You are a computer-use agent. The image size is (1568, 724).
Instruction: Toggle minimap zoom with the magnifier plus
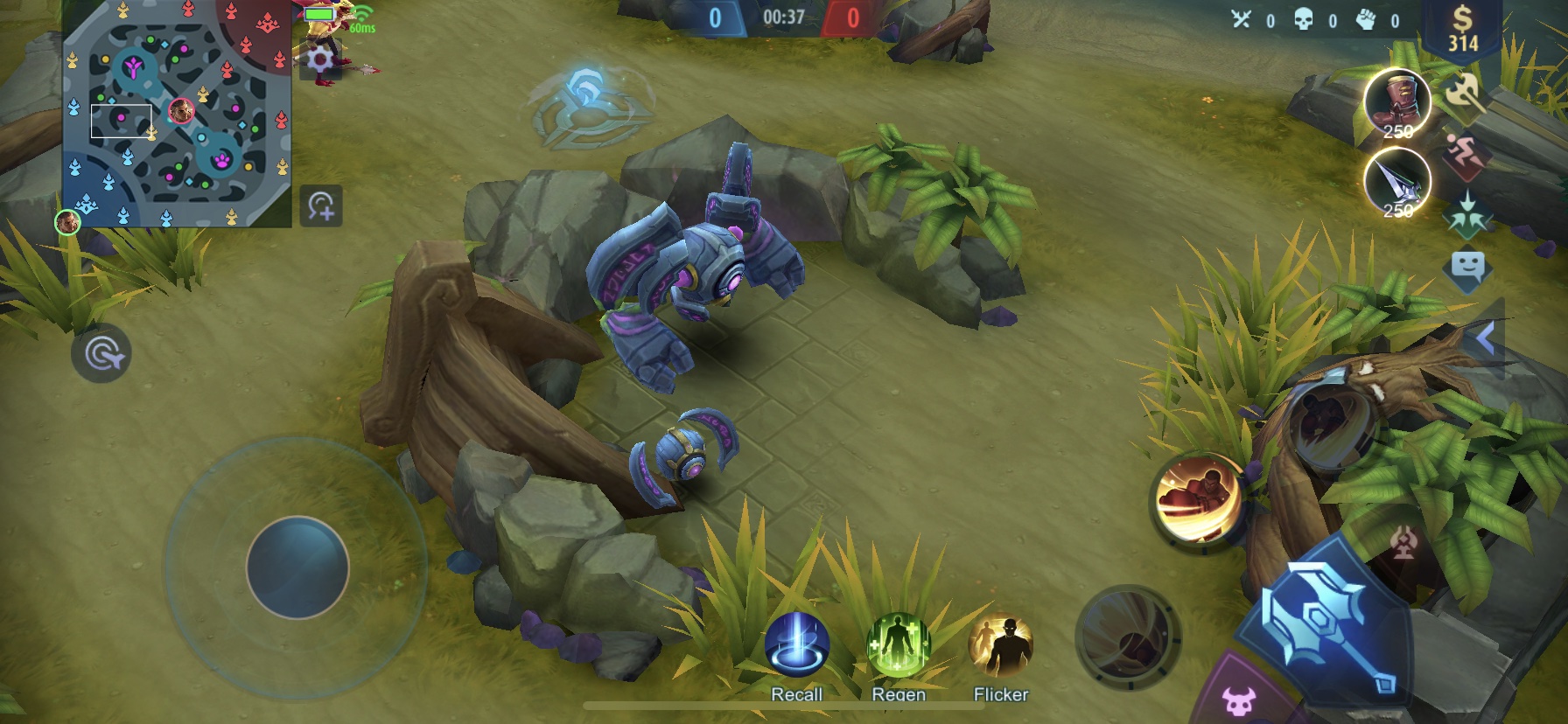pos(320,207)
